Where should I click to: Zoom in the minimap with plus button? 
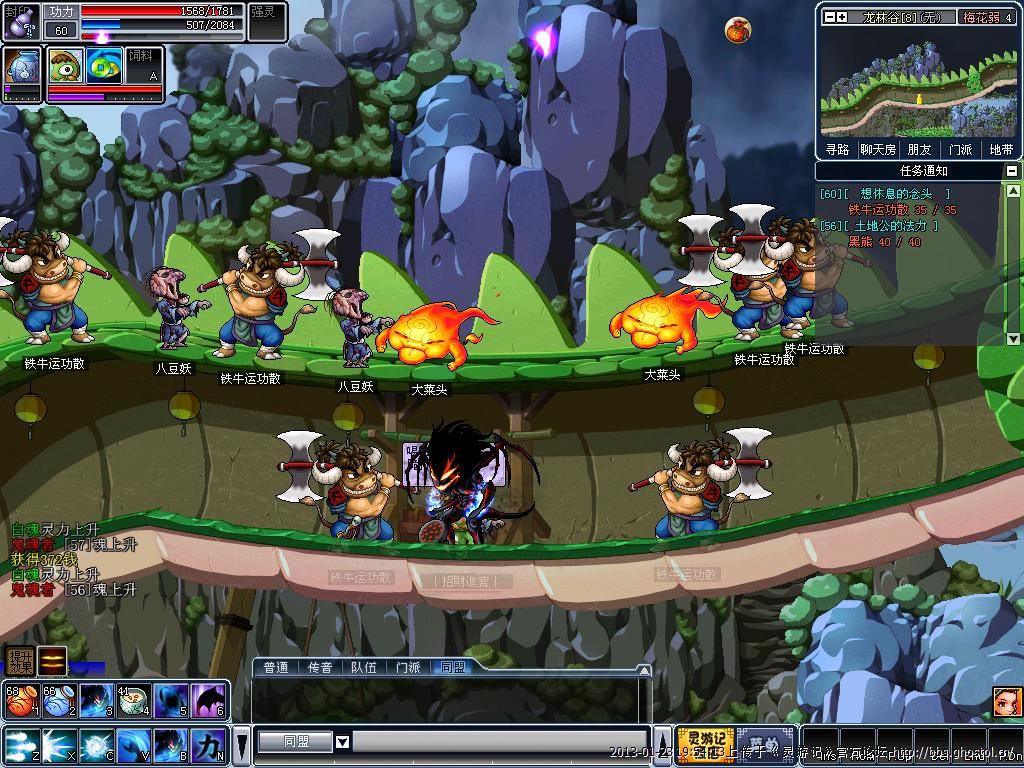[842, 17]
